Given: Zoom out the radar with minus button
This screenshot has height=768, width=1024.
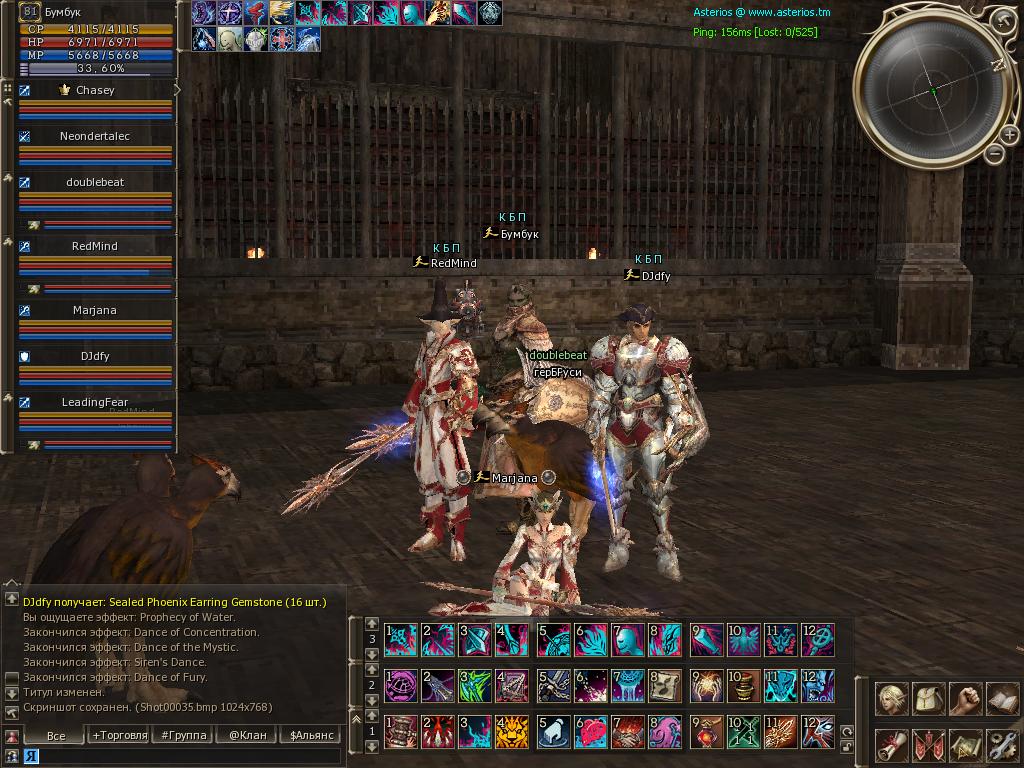Looking at the screenshot, I should (994, 153).
